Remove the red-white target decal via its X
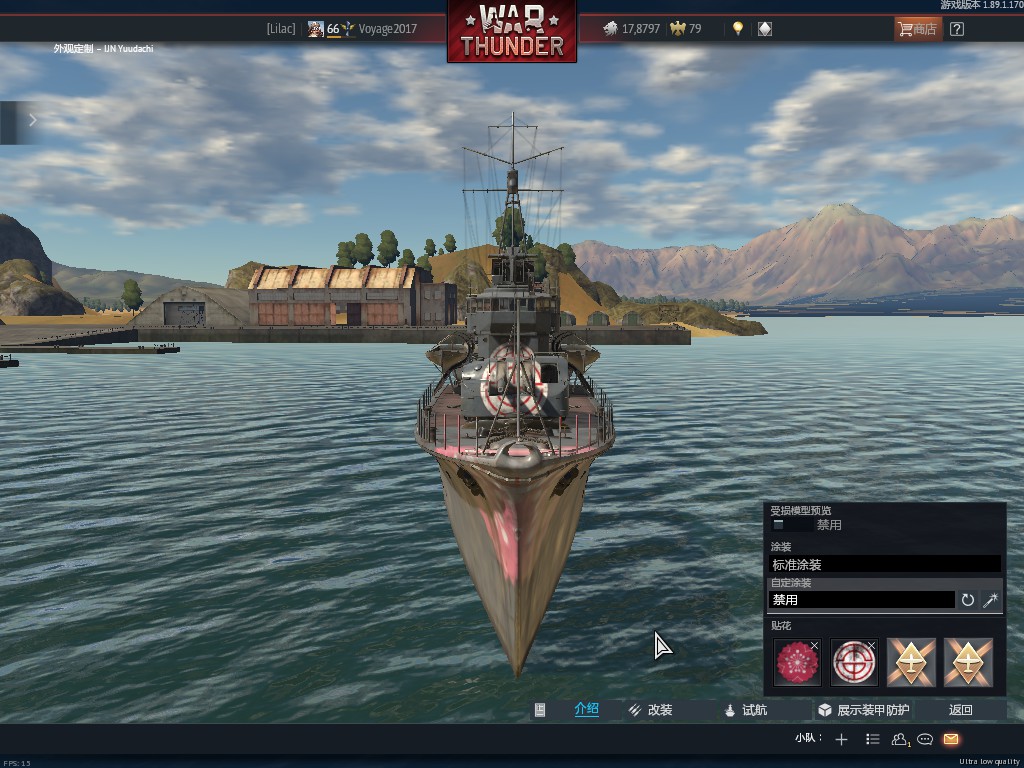Viewport: 1024px width, 768px height. pyautogui.click(x=872, y=646)
